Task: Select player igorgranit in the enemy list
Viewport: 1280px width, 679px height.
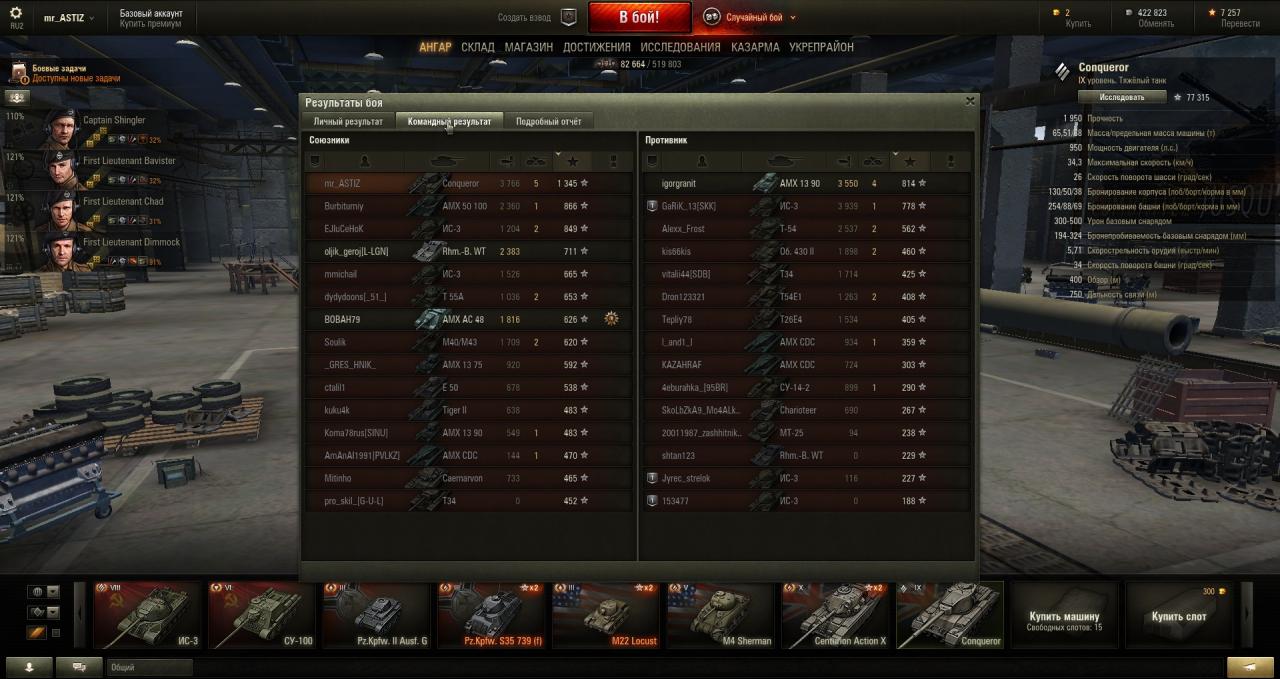Action: pyautogui.click(x=679, y=184)
